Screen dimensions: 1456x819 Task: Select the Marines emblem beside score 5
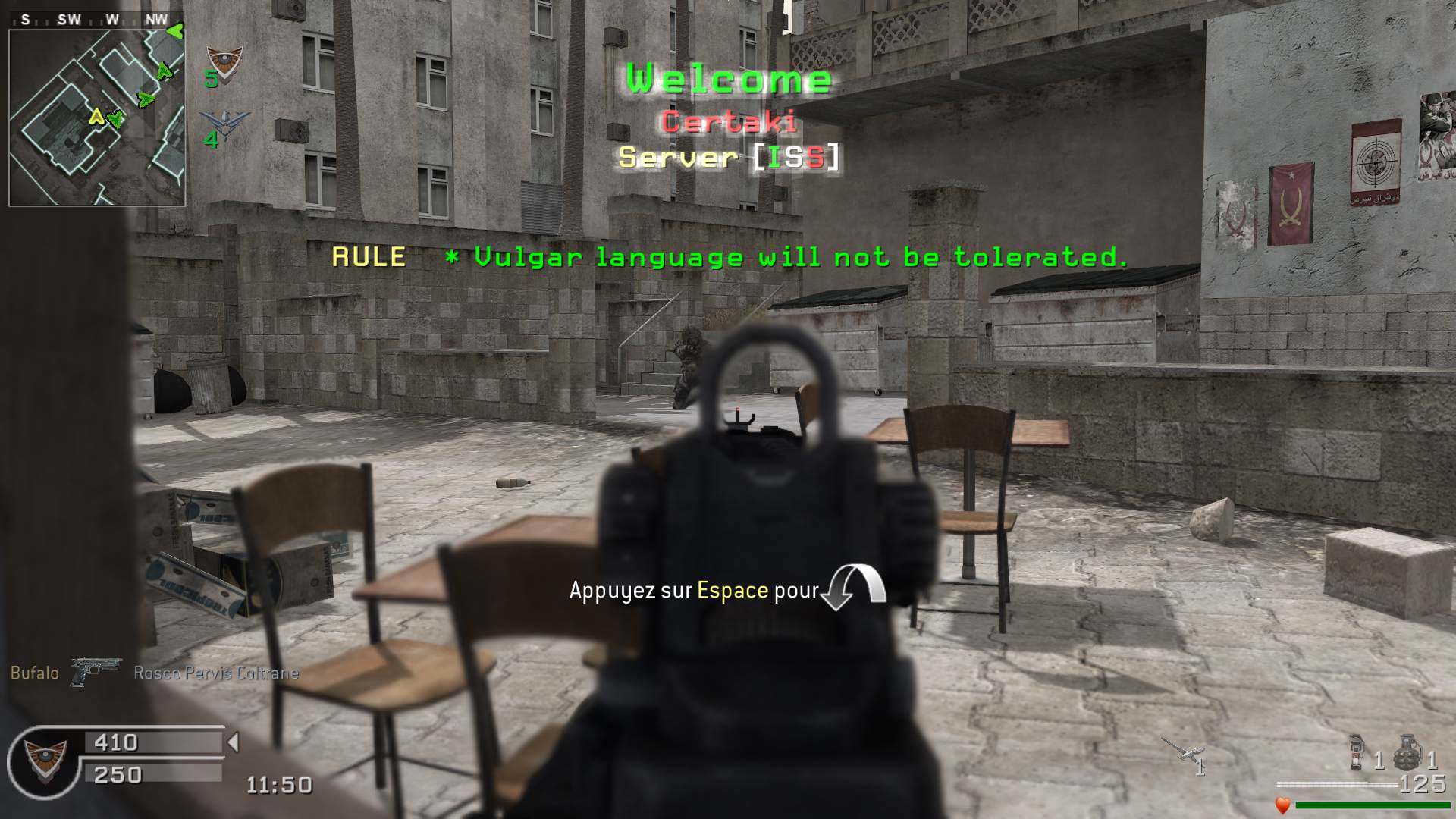click(x=224, y=61)
